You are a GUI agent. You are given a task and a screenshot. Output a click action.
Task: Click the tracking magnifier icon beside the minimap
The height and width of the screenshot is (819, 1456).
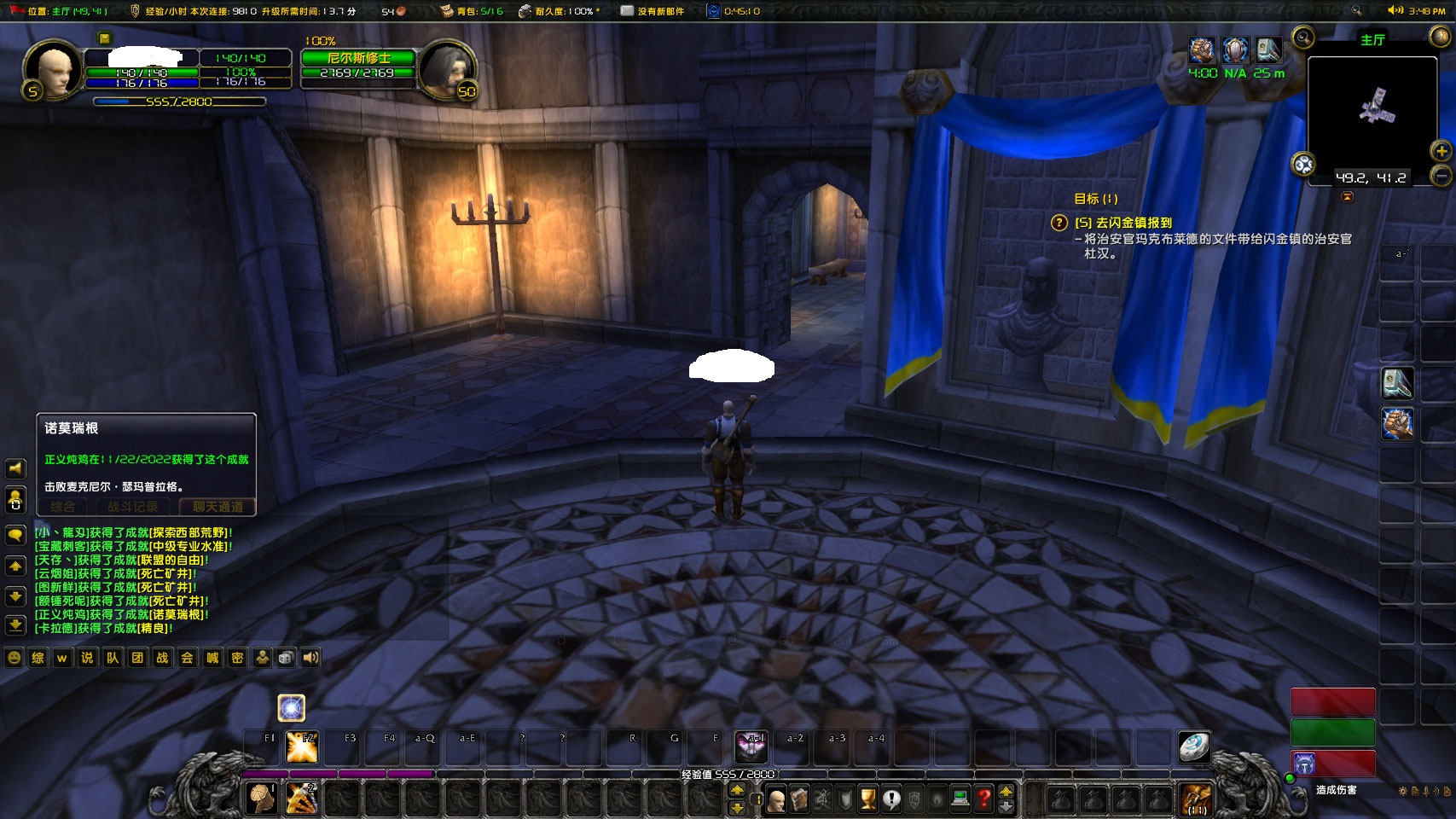tap(1302, 38)
